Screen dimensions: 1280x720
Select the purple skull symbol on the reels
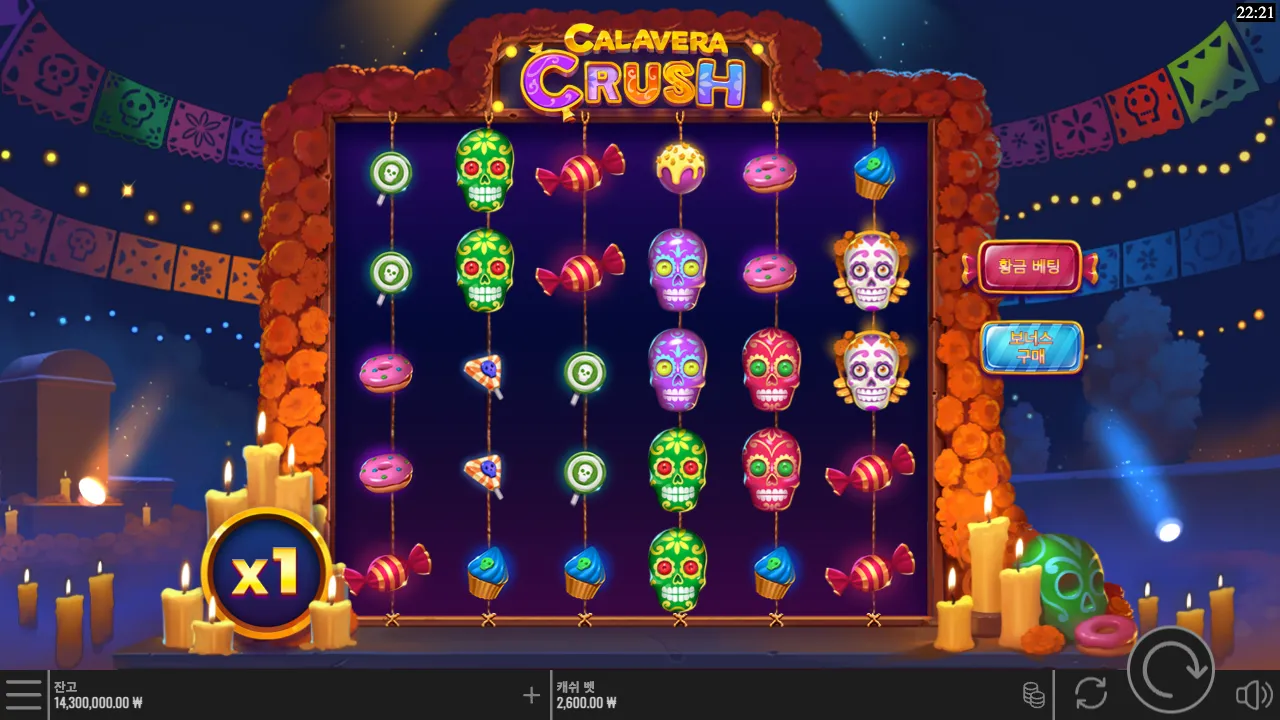(678, 270)
